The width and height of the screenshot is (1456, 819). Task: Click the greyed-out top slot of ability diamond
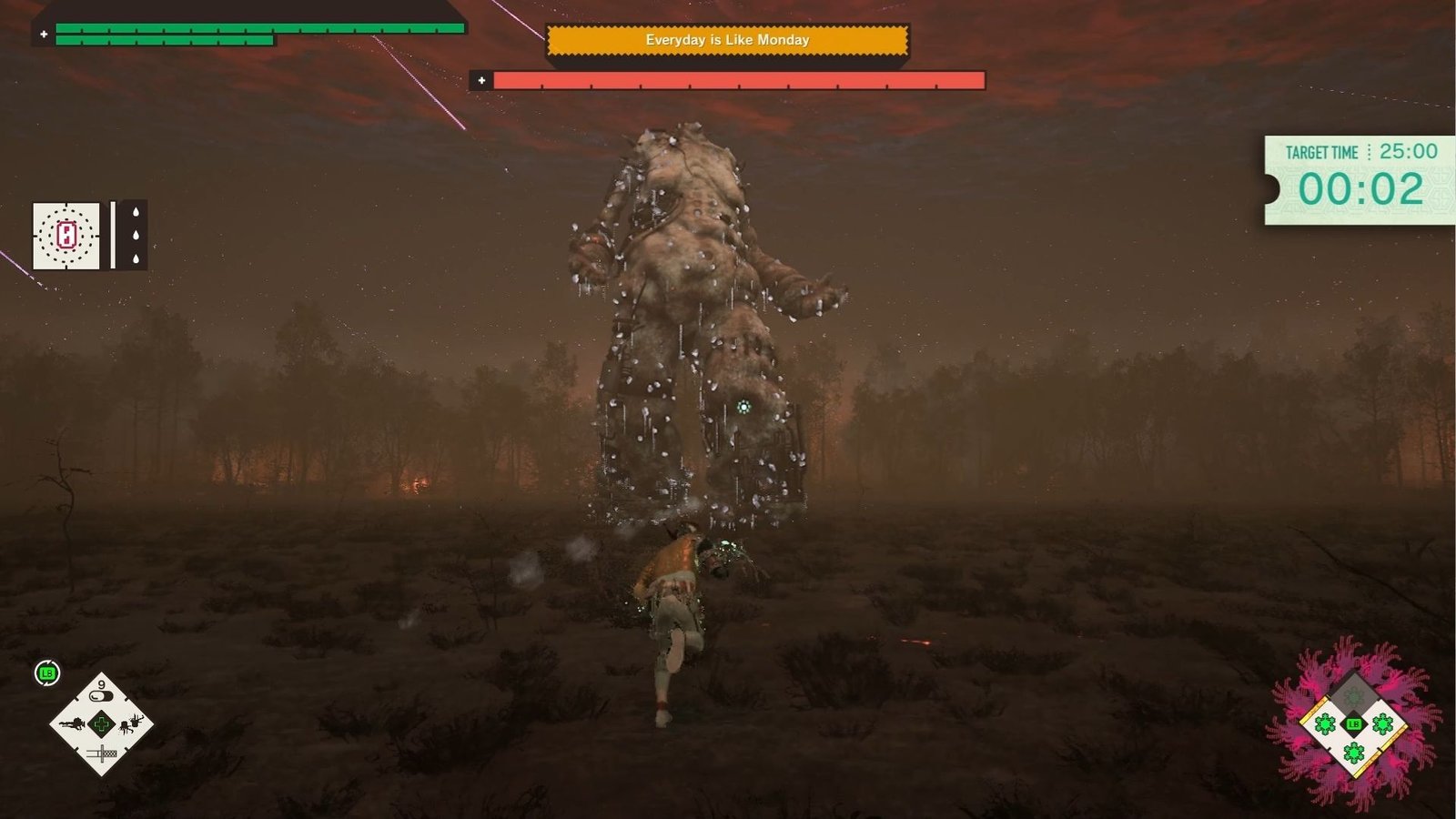coord(1354,696)
